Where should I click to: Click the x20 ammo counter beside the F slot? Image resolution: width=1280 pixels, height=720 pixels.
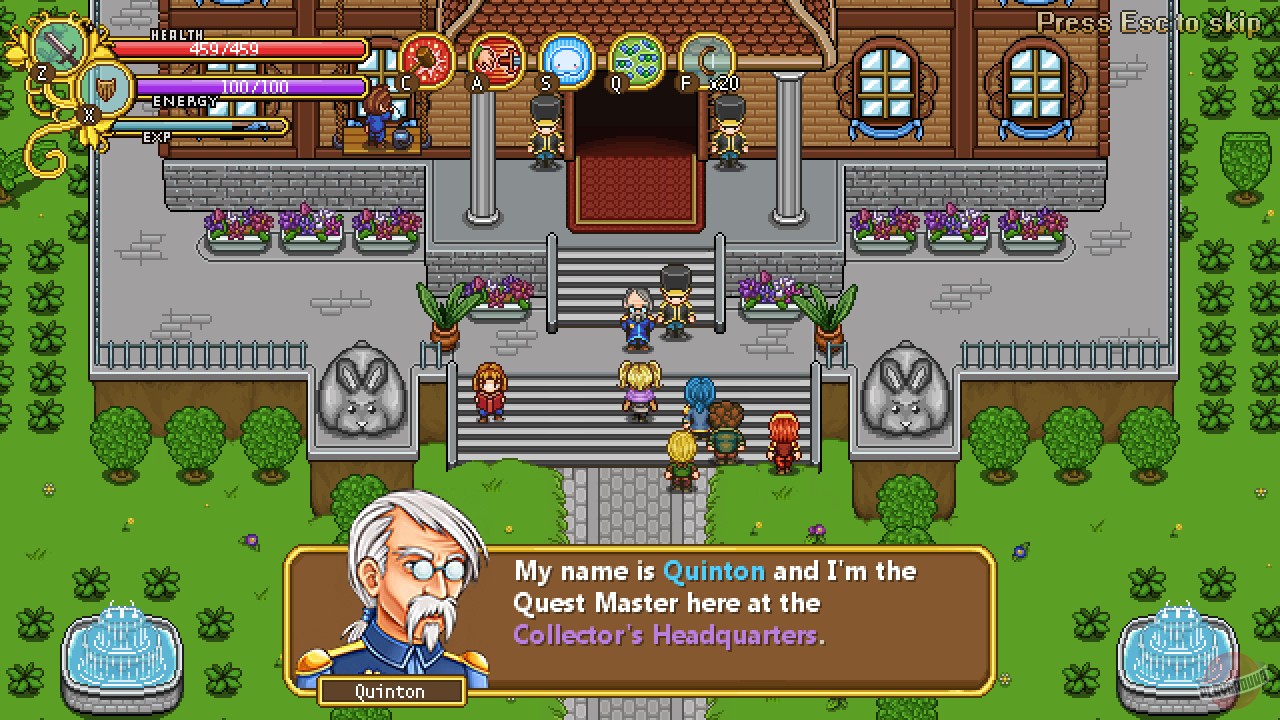pos(724,84)
